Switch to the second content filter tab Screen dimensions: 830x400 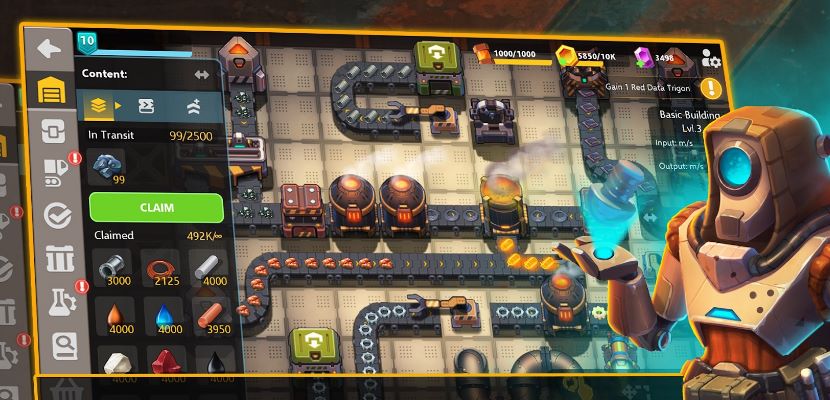click(x=146, y=104)
